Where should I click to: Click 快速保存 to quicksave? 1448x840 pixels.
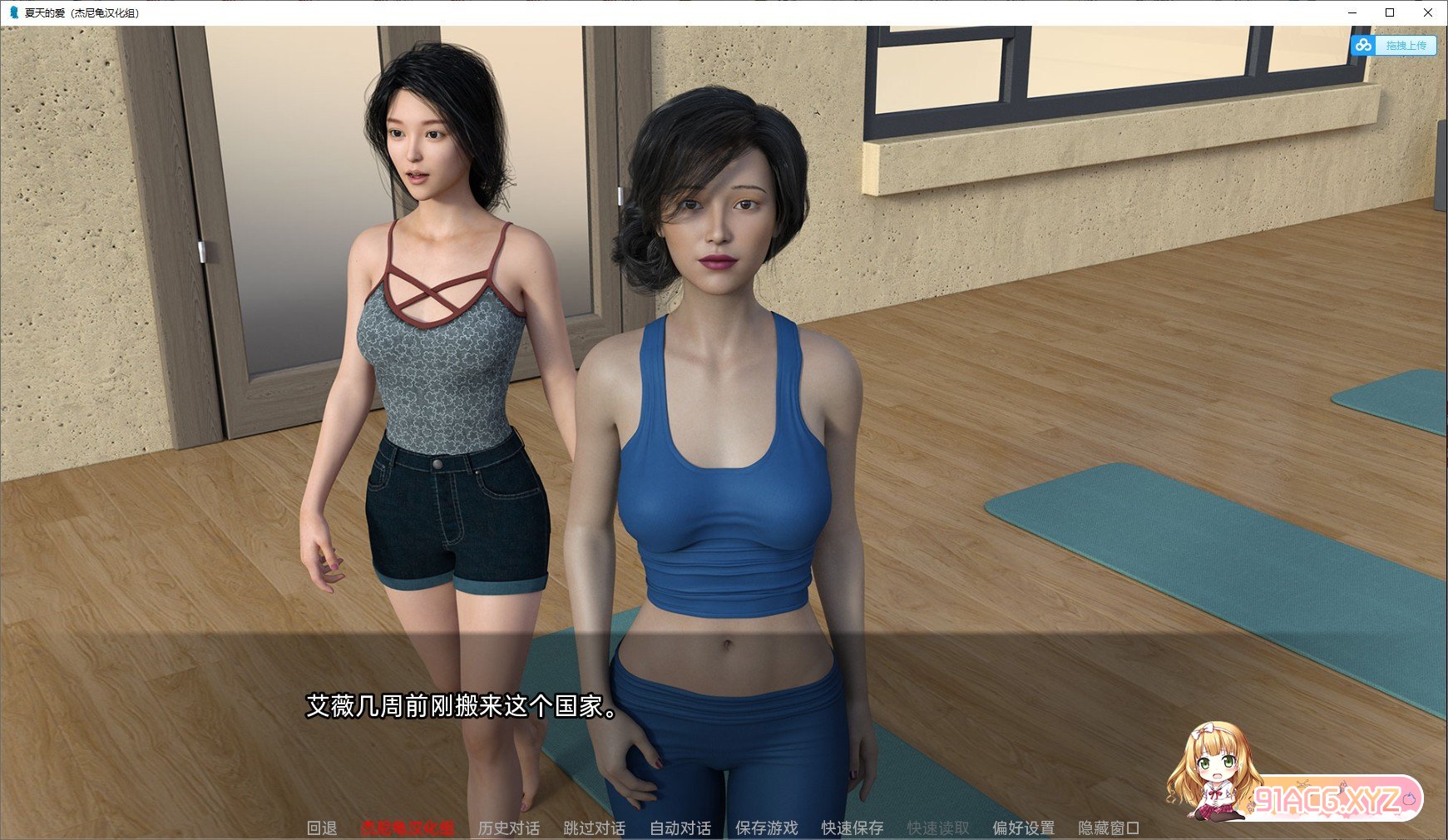click(x=851, y=828)
